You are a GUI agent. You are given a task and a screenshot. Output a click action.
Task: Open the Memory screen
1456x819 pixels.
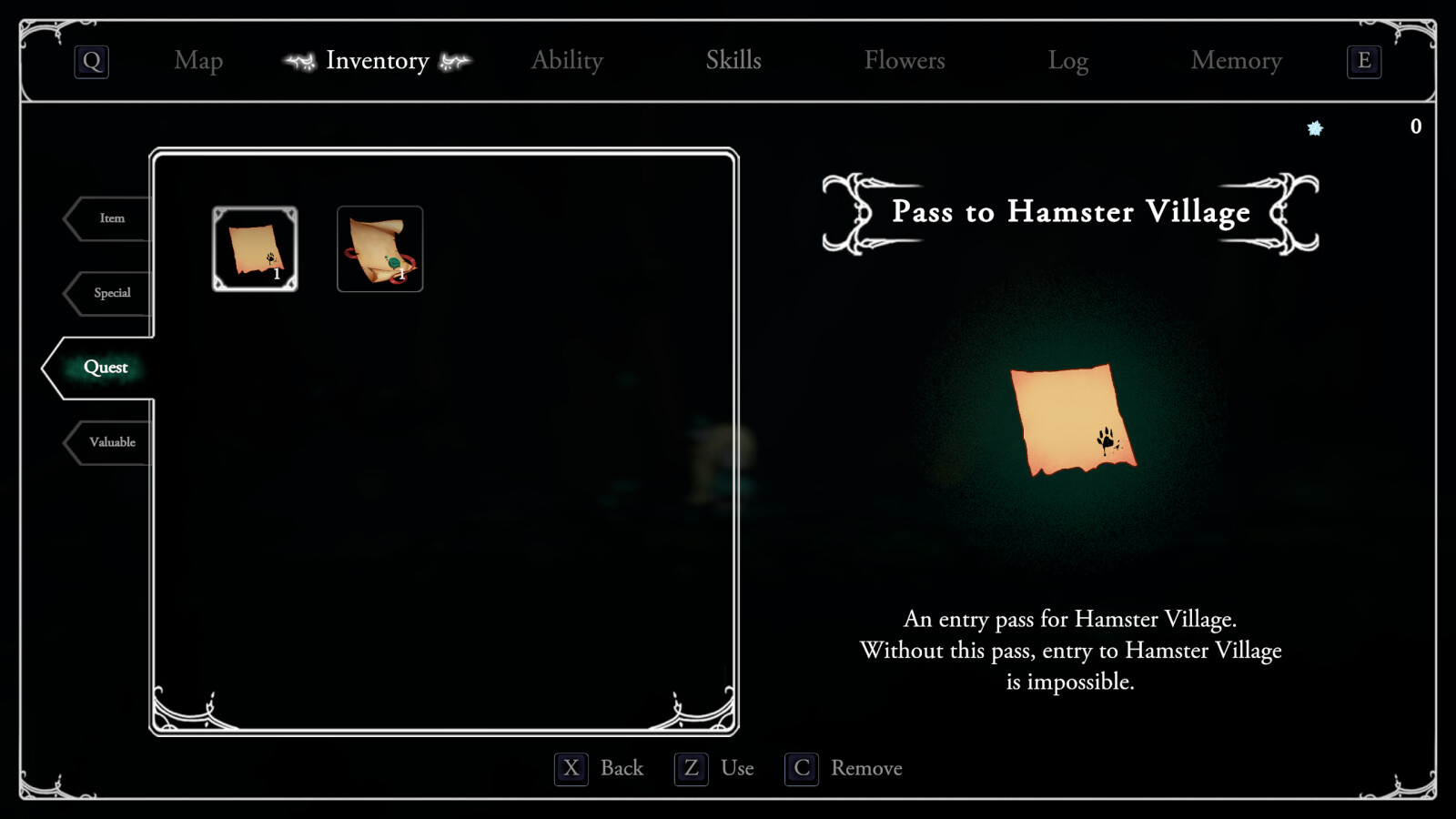[x=1237, y=61]
